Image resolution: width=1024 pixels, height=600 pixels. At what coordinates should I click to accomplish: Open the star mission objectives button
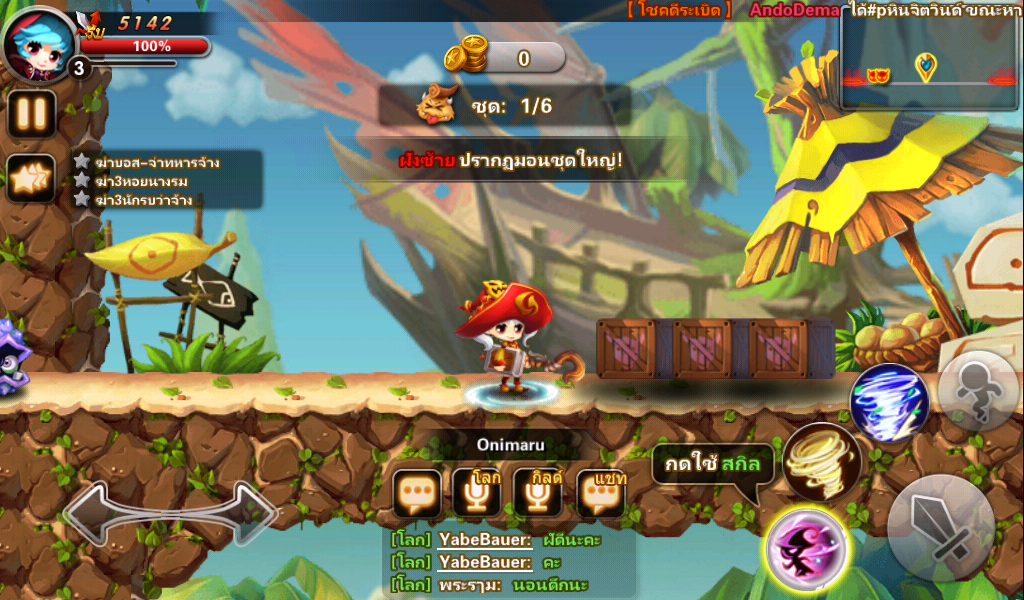point(32,180)
